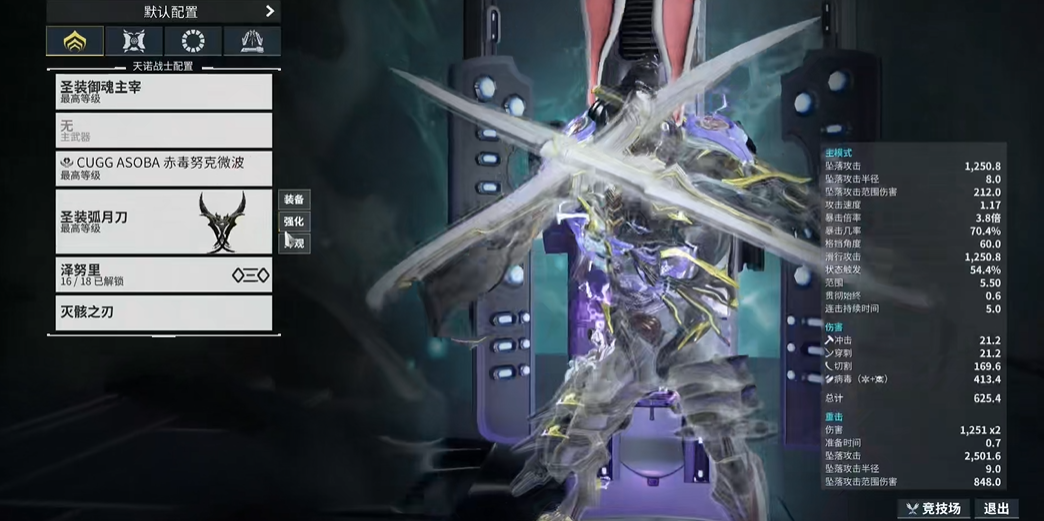Viewport: 1044px width, 521px height.
Task: Open the ring-shaped gear wheel tab
Action: click(x=193, y=41)
